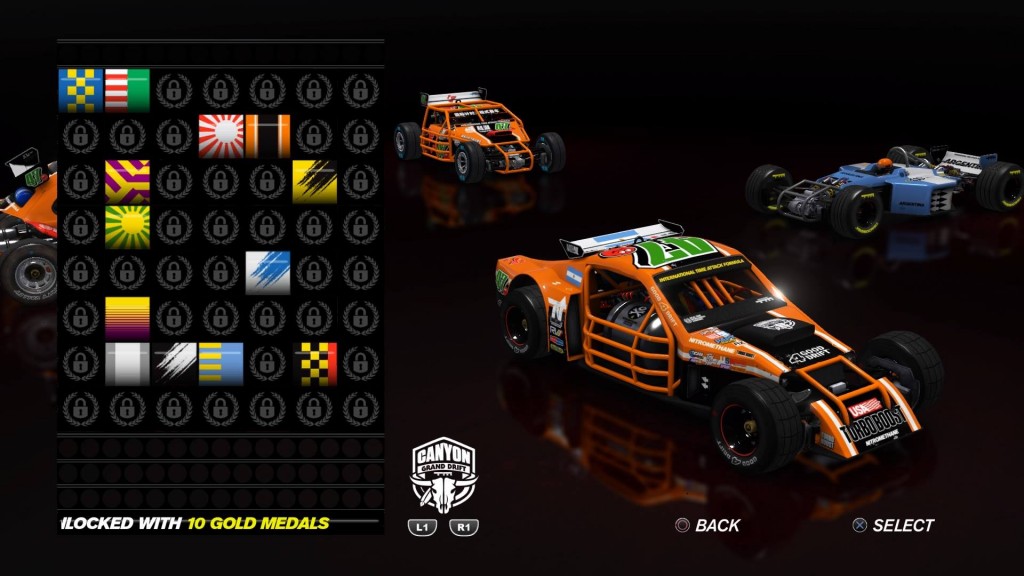Select the yellow skin with black scratches
This screenshot has height=576, width=1024.
pyautogui.click(x=314, y=182)
